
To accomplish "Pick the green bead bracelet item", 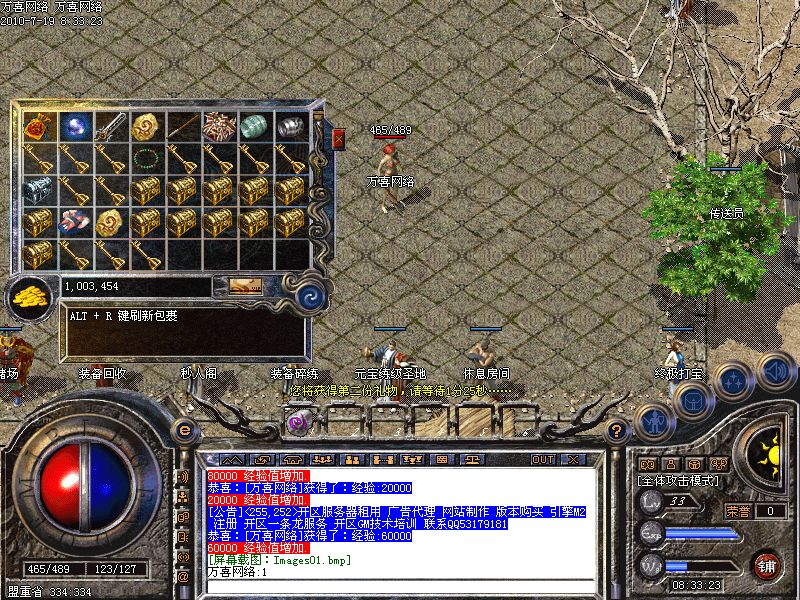I will 147,158.
